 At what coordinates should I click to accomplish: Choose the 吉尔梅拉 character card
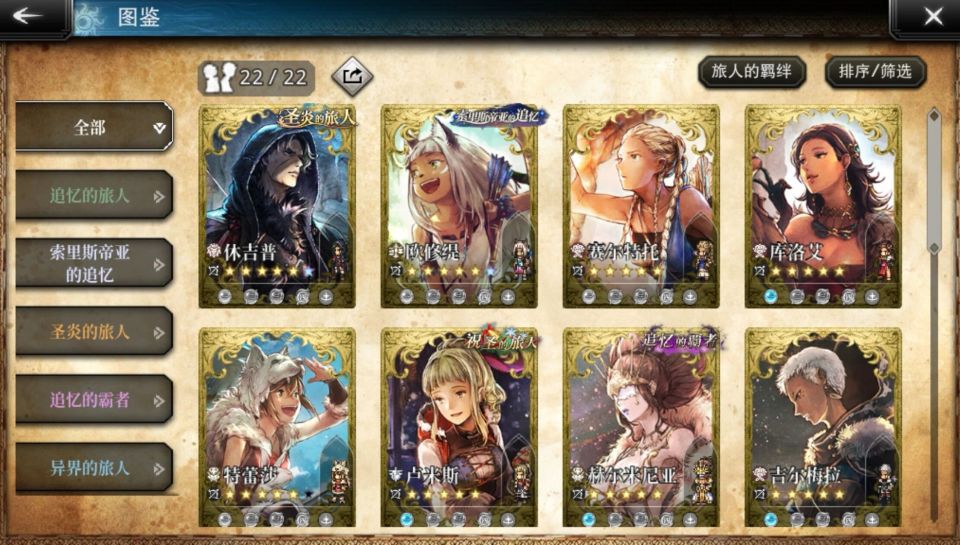[823, 427]
